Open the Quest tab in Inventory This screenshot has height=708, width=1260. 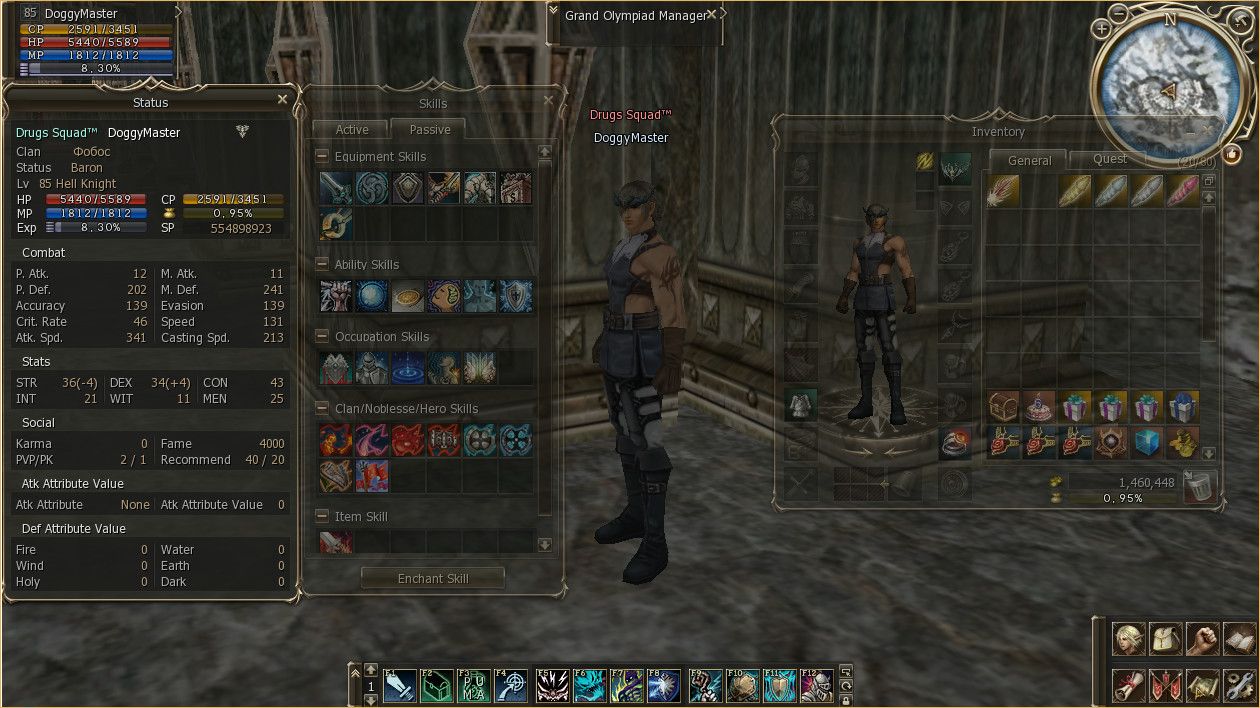(x=1109, y=159)
